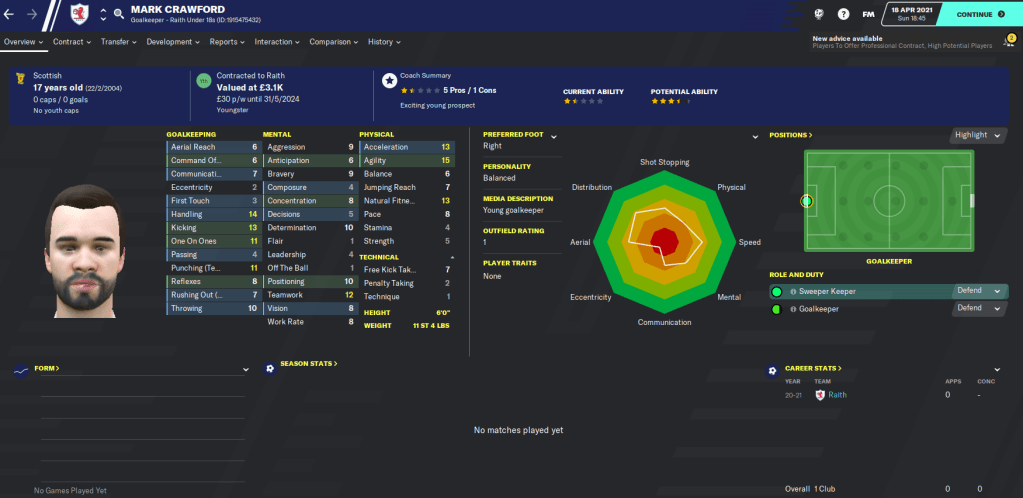The image size is (1023, 498).
Task: Open the History menu
Action: tap(385, 42)
